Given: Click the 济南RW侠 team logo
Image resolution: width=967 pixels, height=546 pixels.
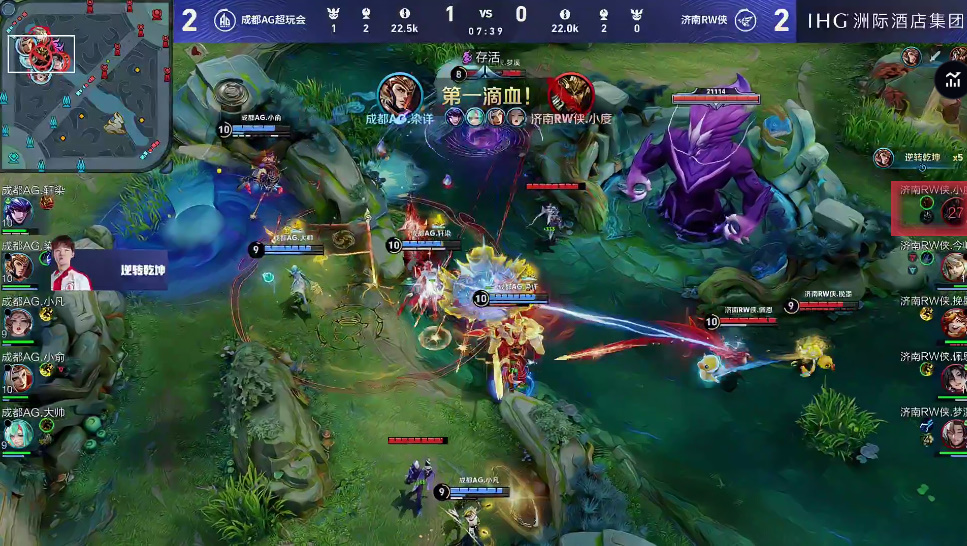Looking at the screenshot, I should (x=743, y=20).
